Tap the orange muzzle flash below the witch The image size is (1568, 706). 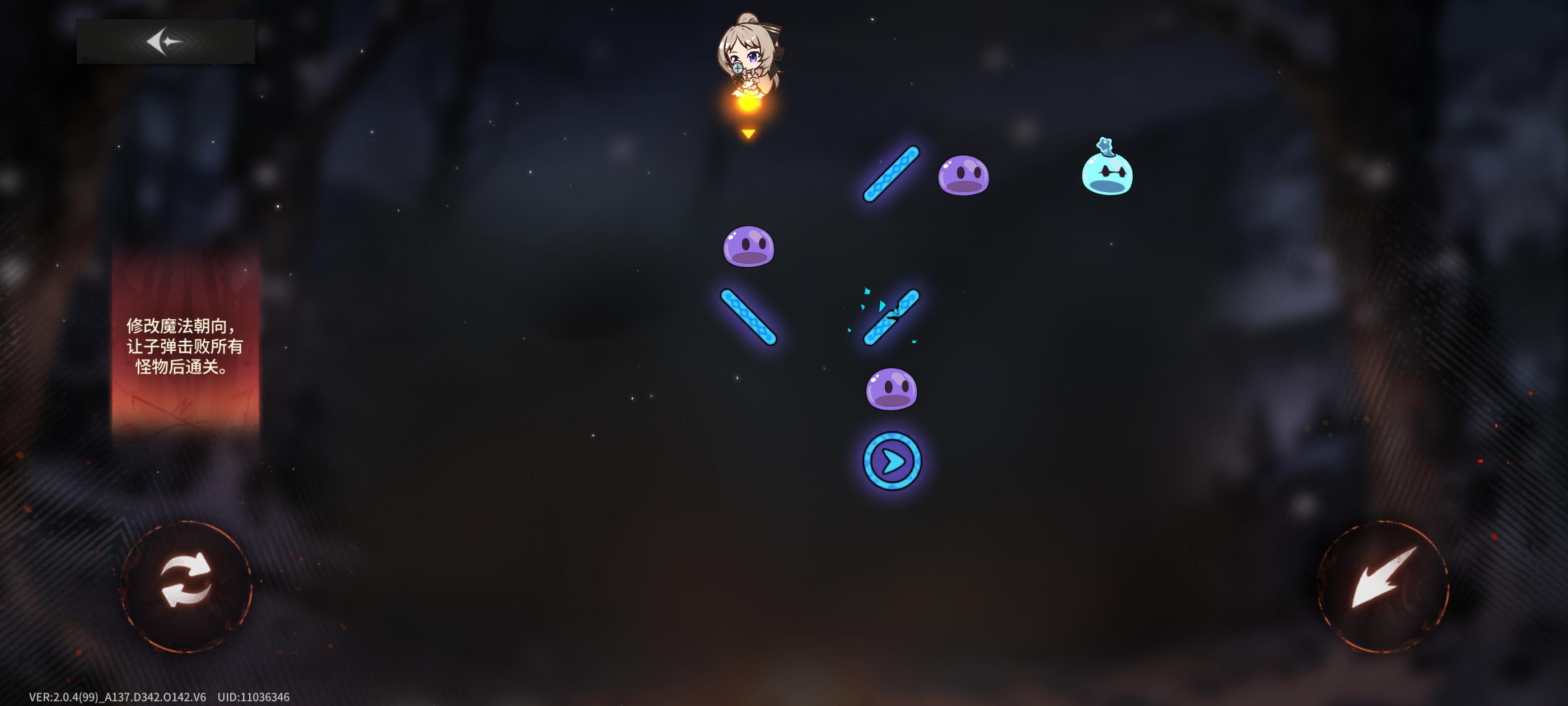(x=748, y=105)
